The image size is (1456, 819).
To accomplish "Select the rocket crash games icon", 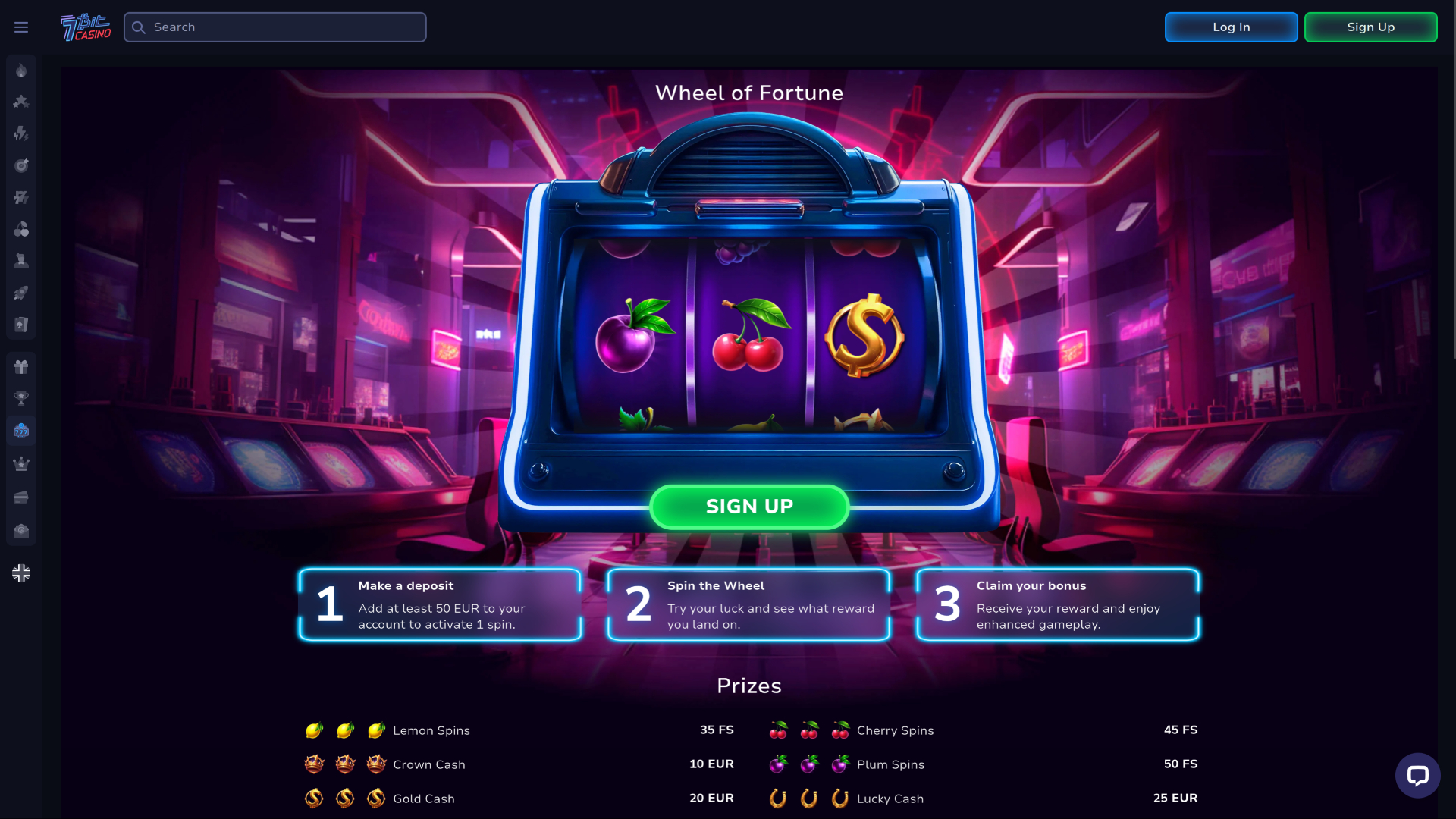I will click(x=21, y=293).
